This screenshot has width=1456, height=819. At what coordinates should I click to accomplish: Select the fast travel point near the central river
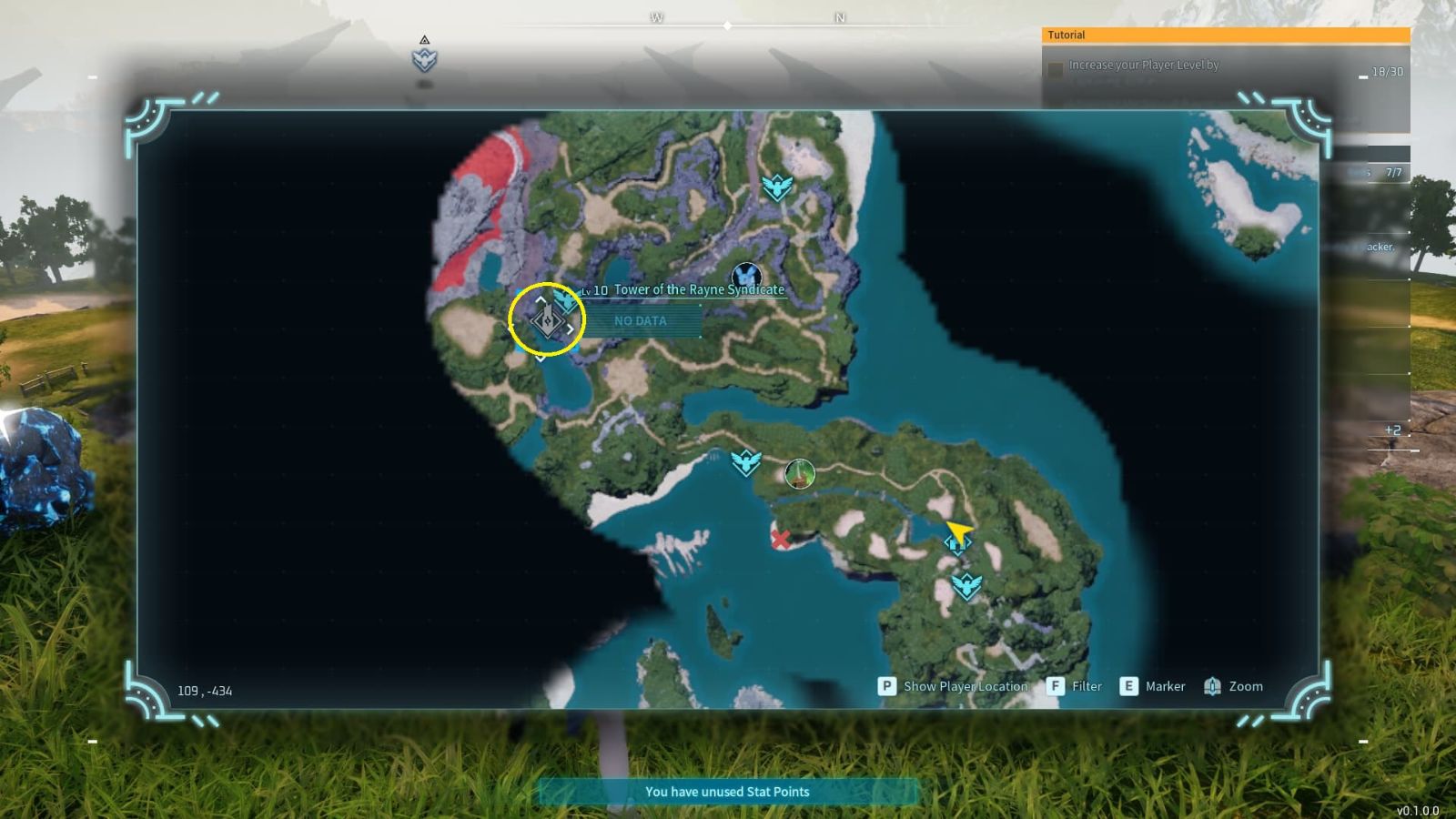click(744, 462)
